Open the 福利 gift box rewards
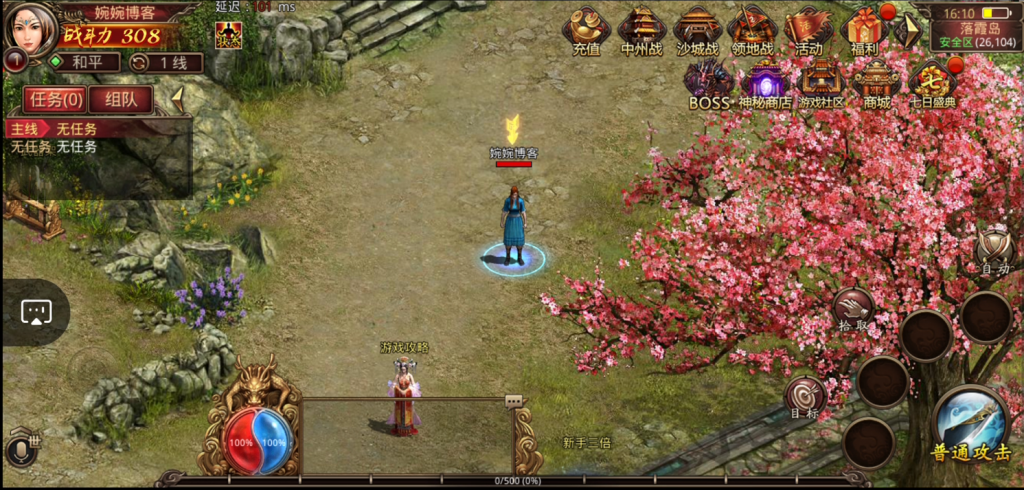The image size is (1024, 490). 863,30
